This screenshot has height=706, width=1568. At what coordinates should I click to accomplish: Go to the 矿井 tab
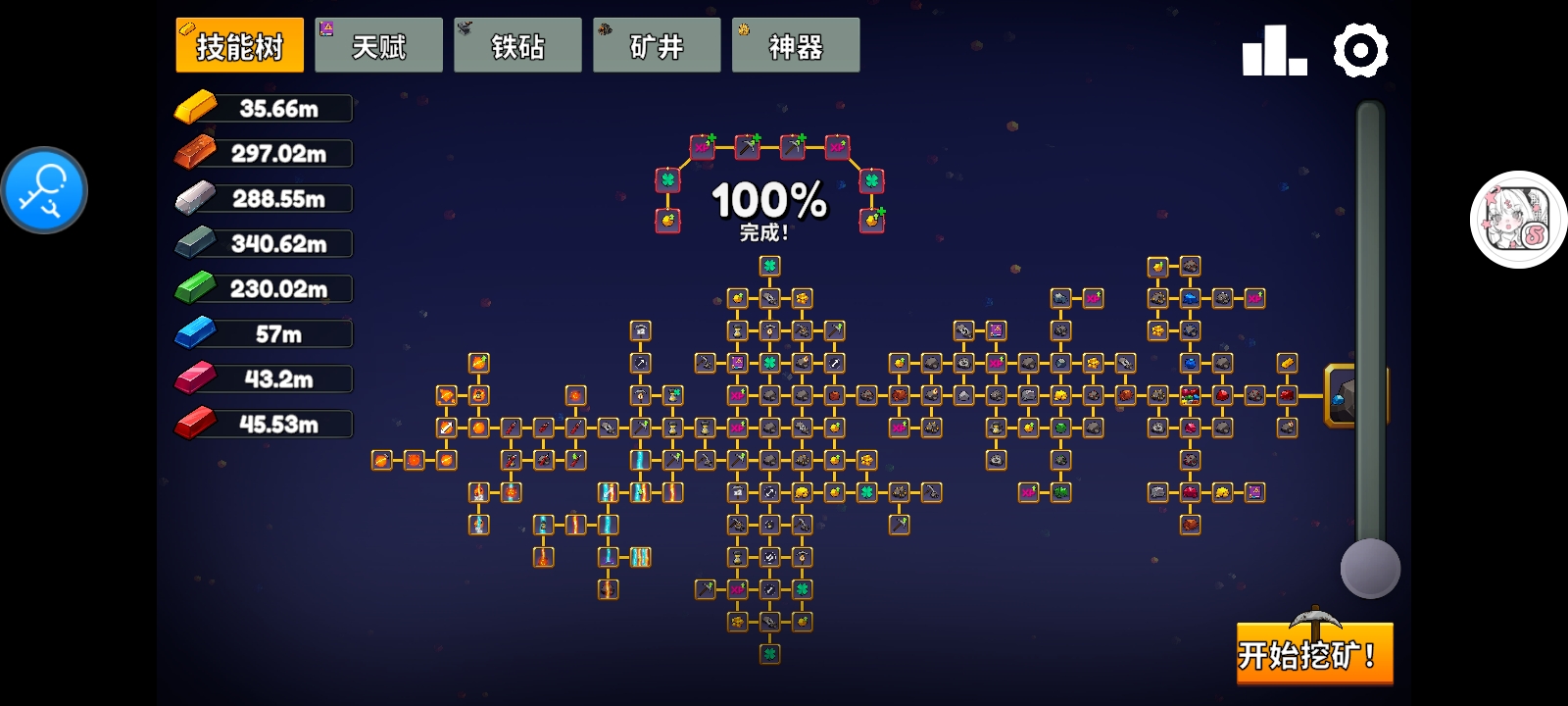coord(657,45)
